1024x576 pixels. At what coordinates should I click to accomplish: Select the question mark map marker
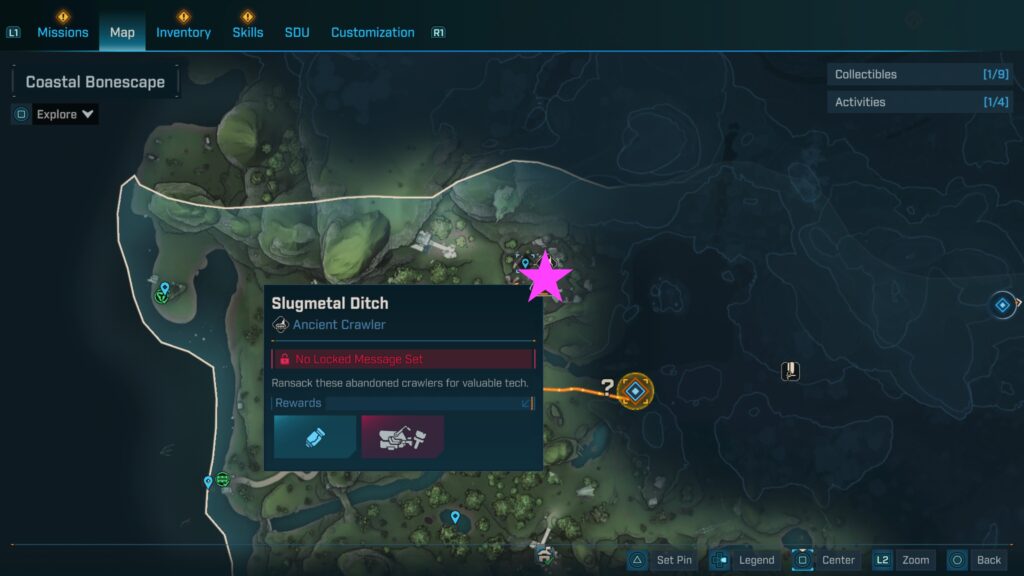click(x=606, y=387)
